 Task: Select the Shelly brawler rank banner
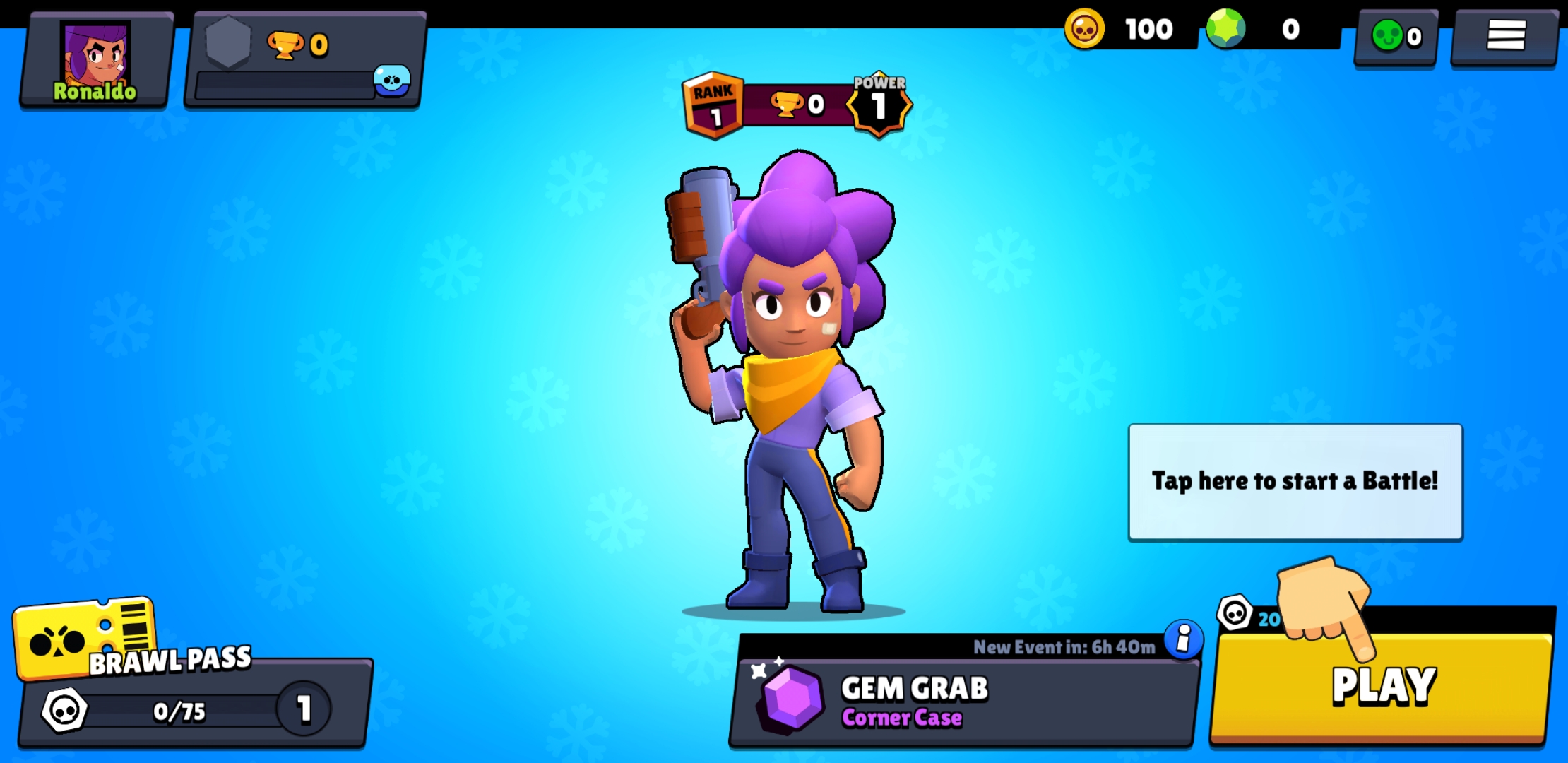(x=797, y=105)
